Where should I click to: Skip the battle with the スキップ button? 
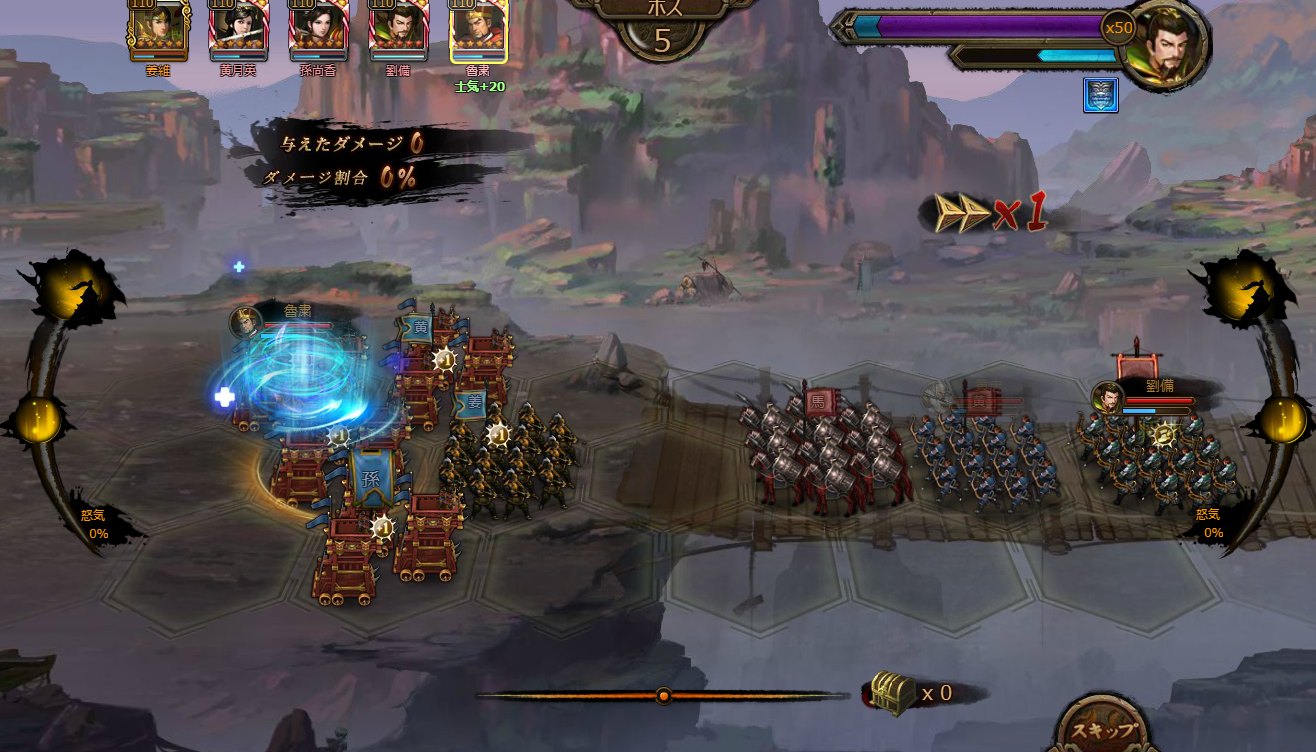1104,728
